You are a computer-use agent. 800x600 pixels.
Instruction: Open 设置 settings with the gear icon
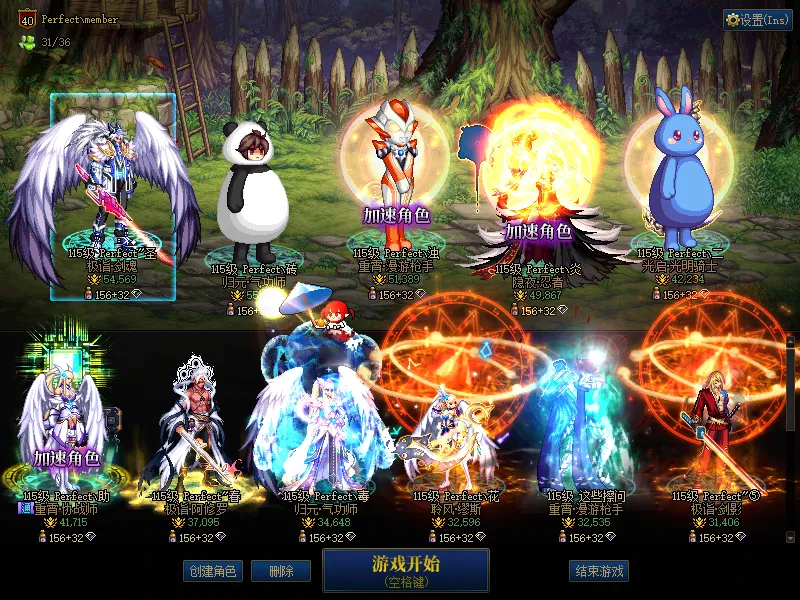(x=758, y=19)
